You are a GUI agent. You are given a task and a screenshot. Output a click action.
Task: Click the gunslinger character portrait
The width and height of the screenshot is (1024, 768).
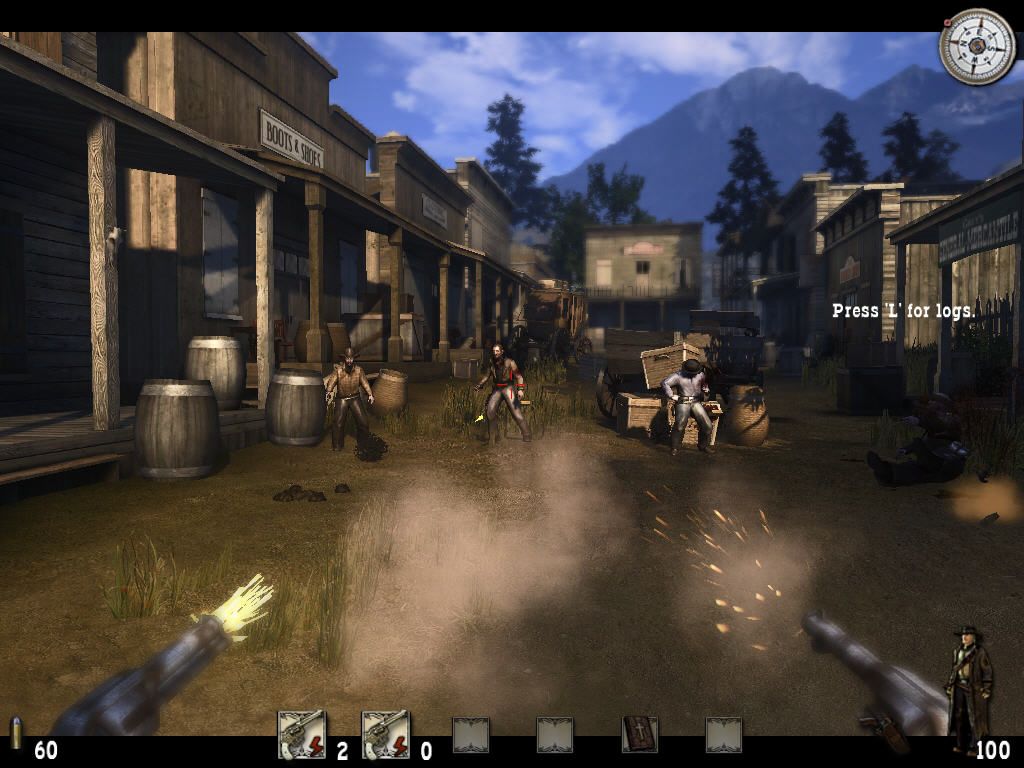coord(968,688)
